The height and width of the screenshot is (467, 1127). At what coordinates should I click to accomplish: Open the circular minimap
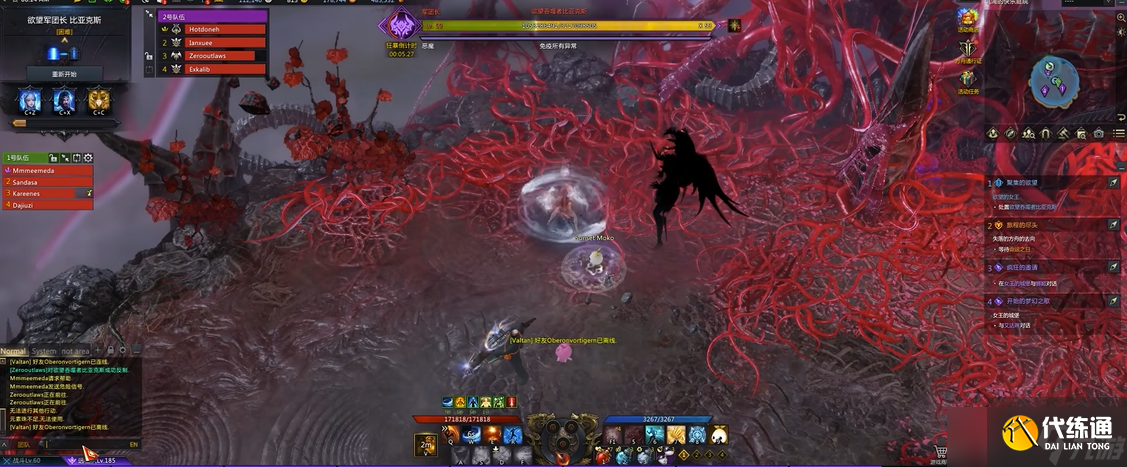coord(1054,81)
